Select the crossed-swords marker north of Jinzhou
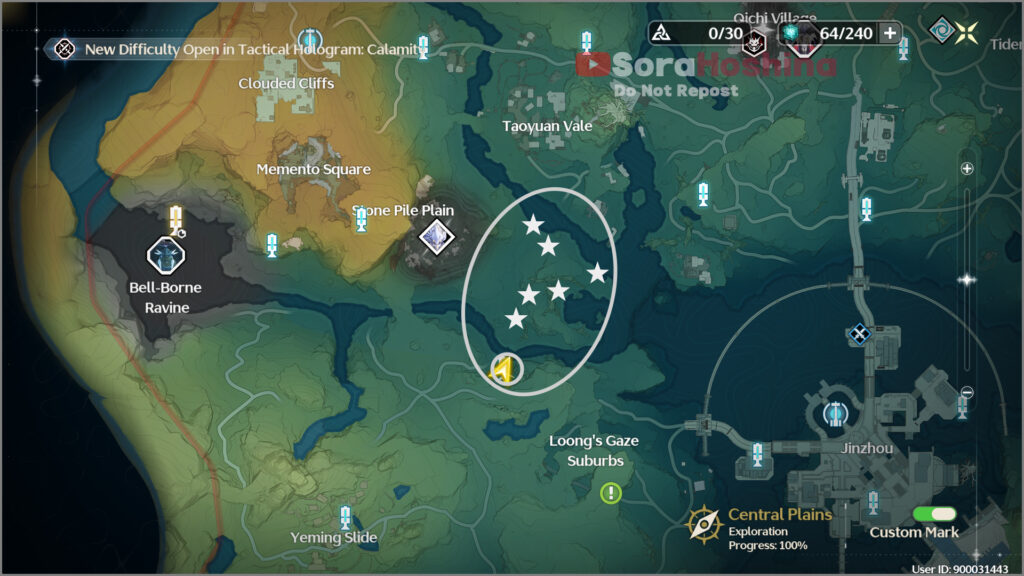 (858, 334)
